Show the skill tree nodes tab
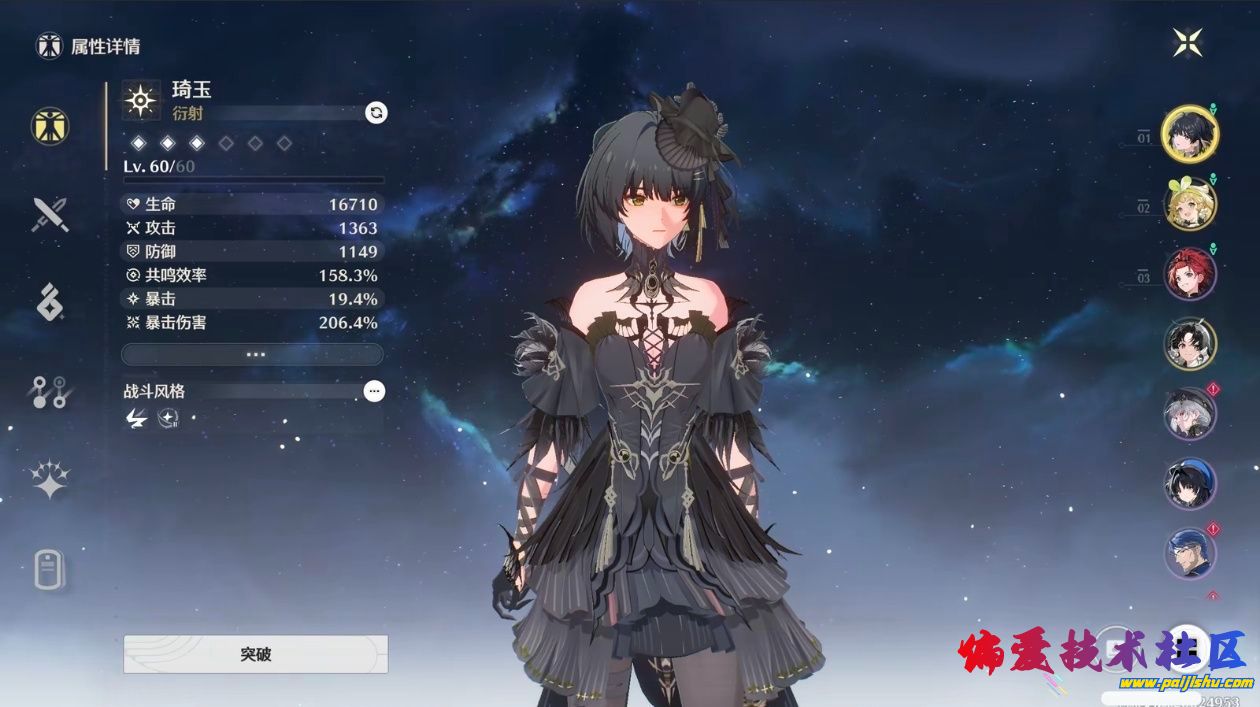Viewport: 1260px width, 707px height. point(49,392)
